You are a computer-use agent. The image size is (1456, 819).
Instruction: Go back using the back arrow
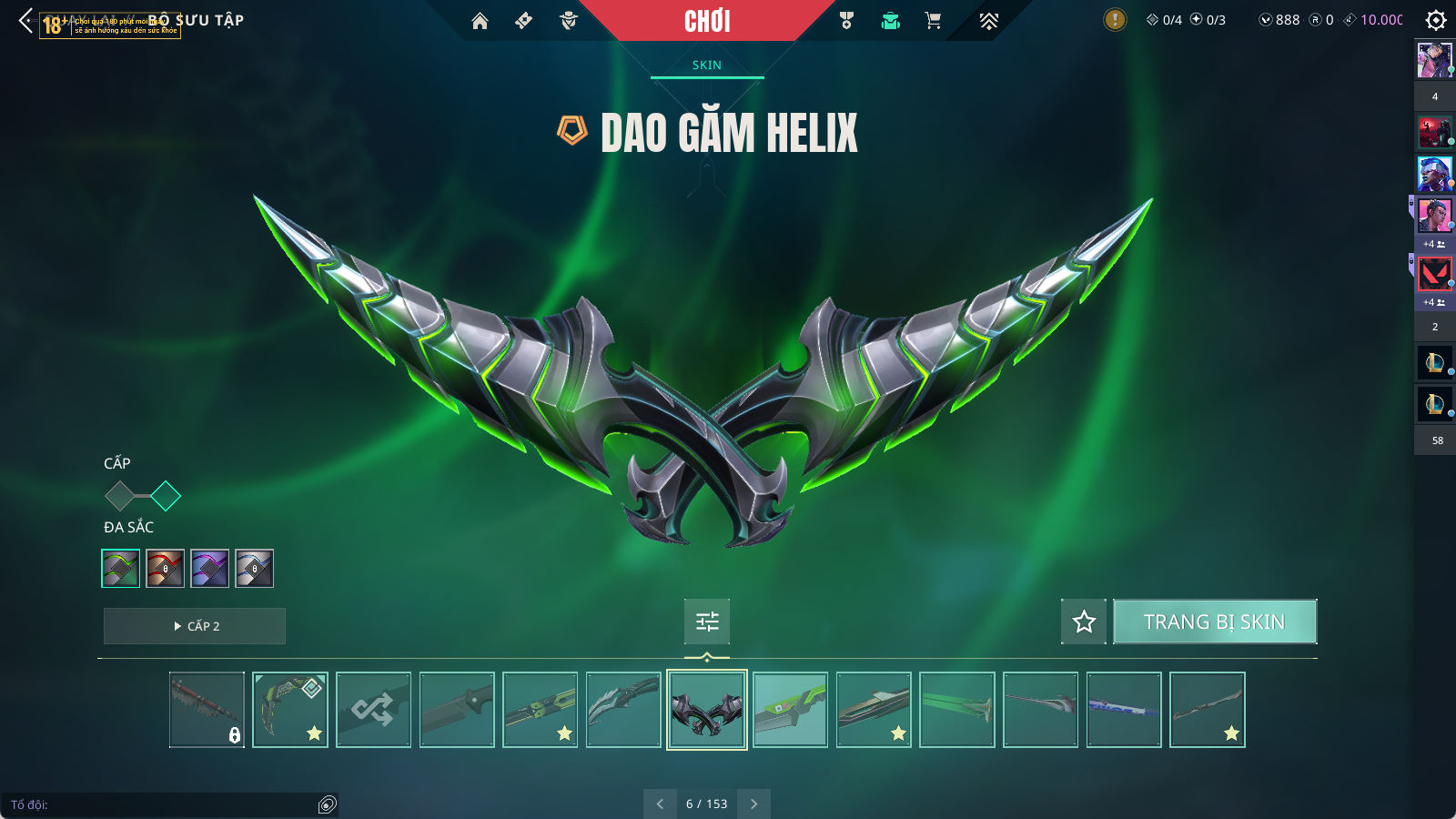25,20
